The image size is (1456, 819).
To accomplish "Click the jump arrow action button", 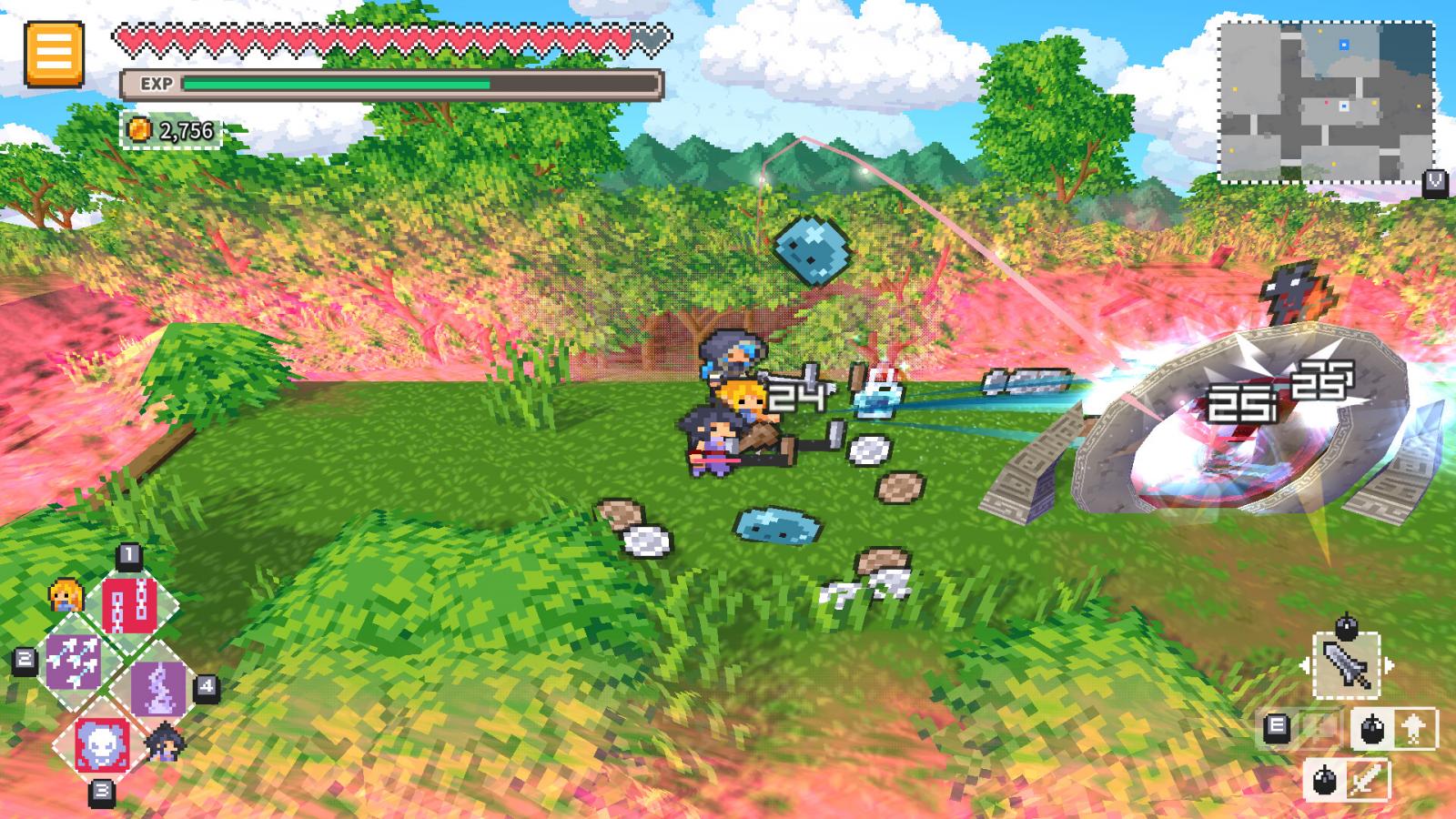I will (1413, 728).
